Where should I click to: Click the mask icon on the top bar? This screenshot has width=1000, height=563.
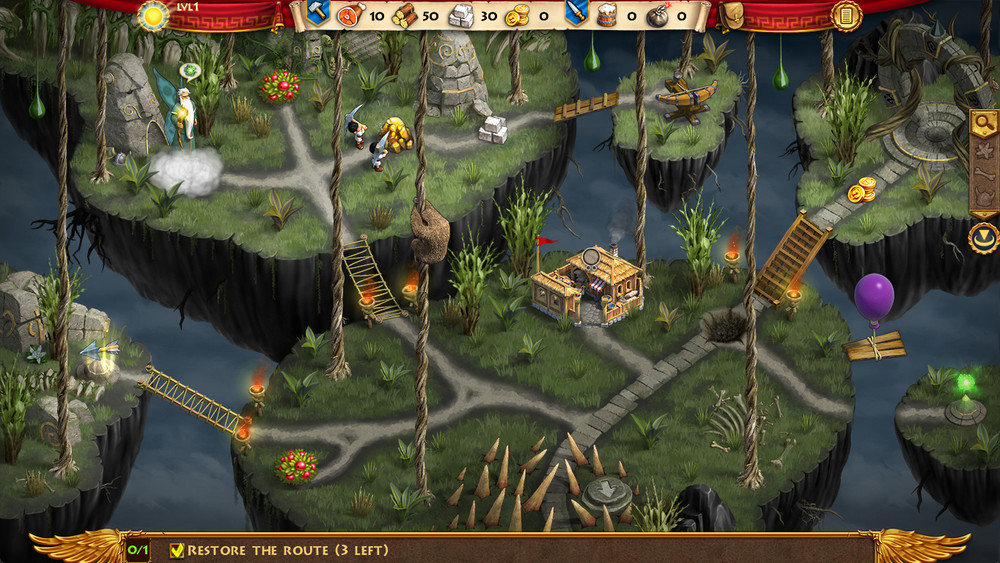coord(732,15)
